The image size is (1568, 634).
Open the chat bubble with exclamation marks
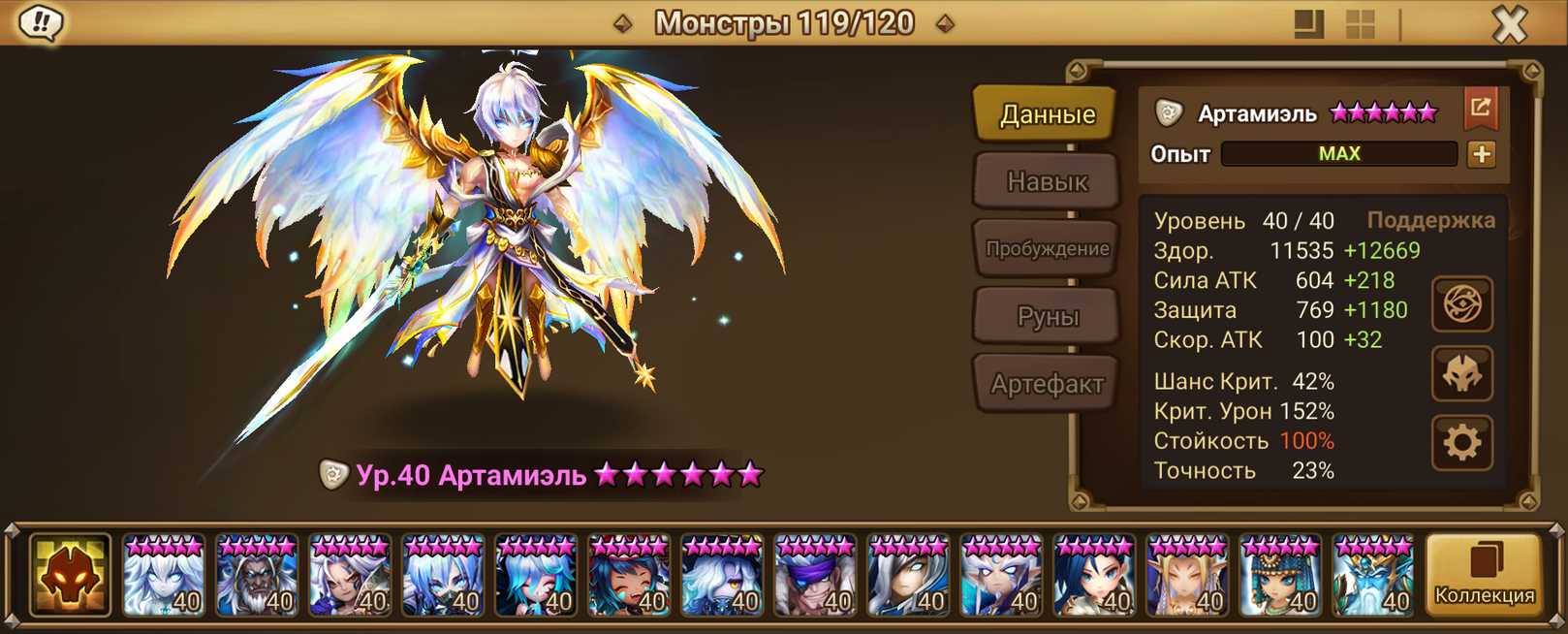(41, 22)
